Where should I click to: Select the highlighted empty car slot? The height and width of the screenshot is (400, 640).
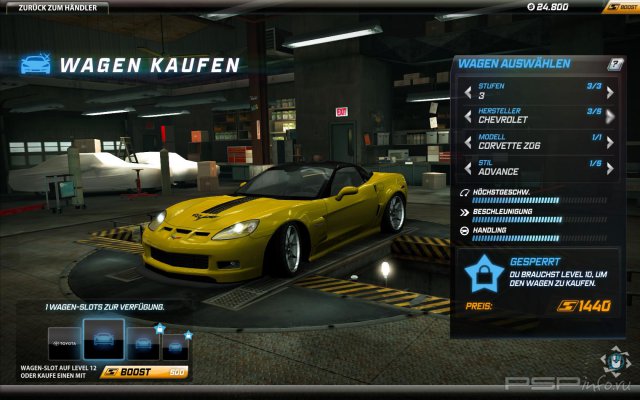coord(103,340)
